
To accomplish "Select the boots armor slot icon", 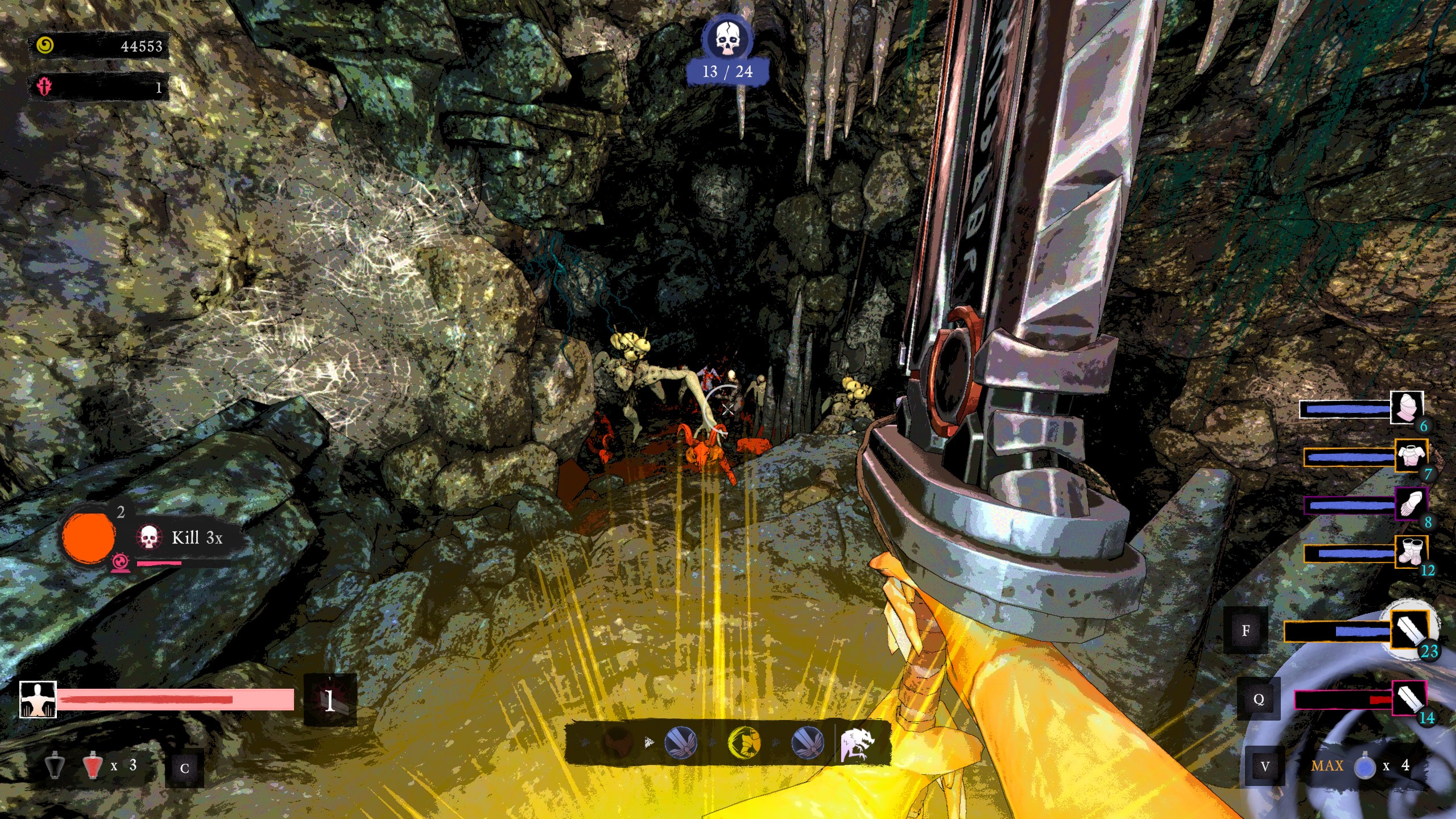I will point(1410,552).
